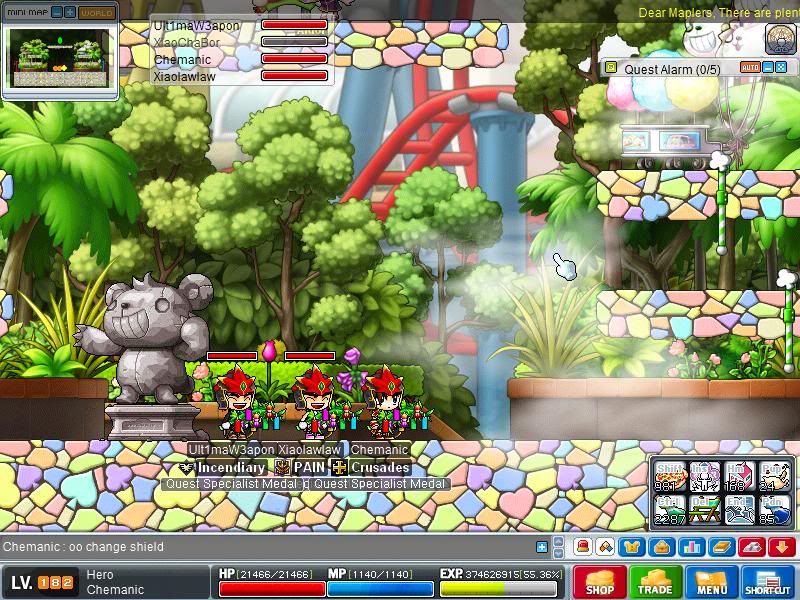
Task: Minimize the mini map with minus button
Action: coord(56,13)
